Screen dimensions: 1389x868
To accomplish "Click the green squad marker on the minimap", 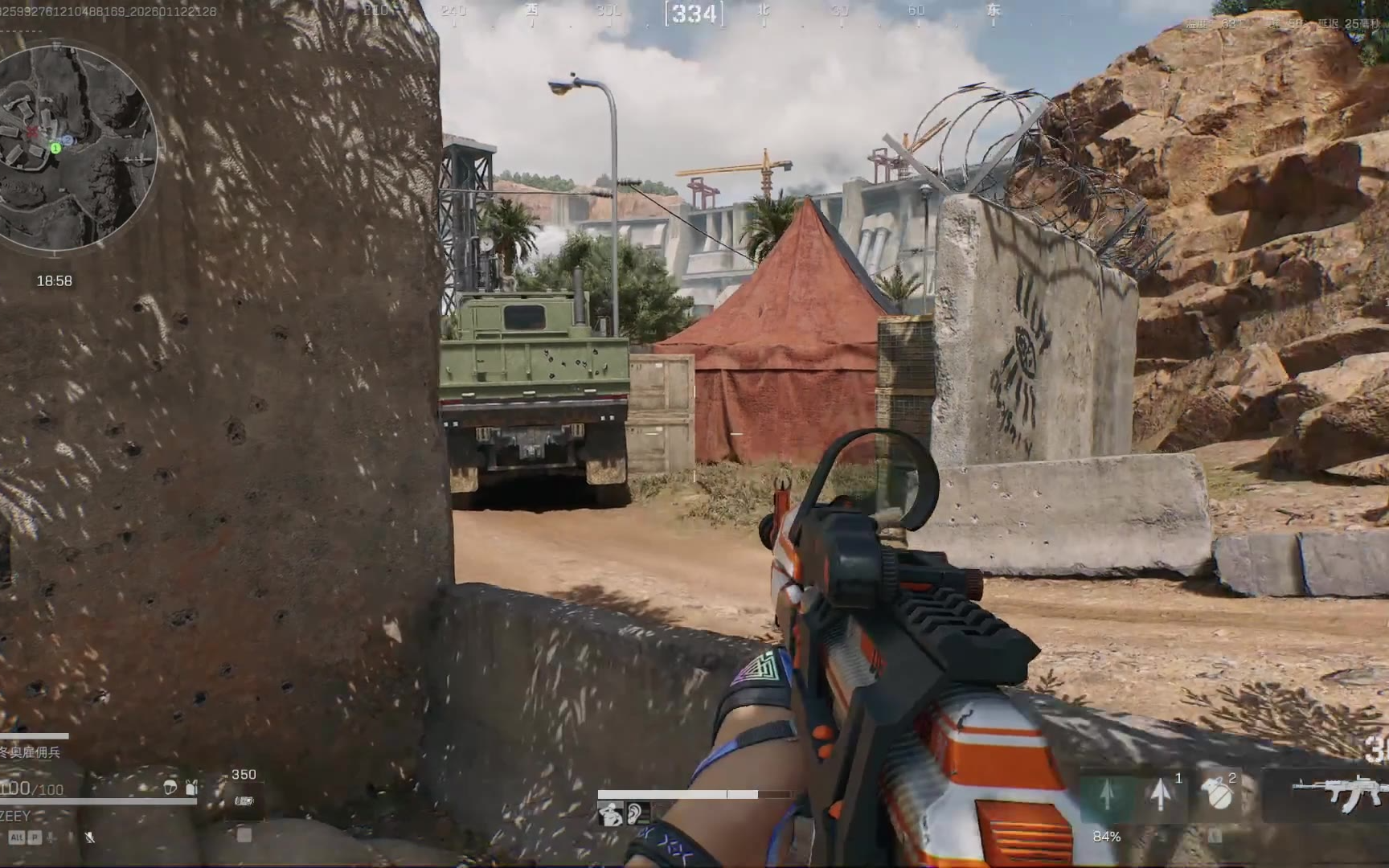I will click(x=55, y=148).
